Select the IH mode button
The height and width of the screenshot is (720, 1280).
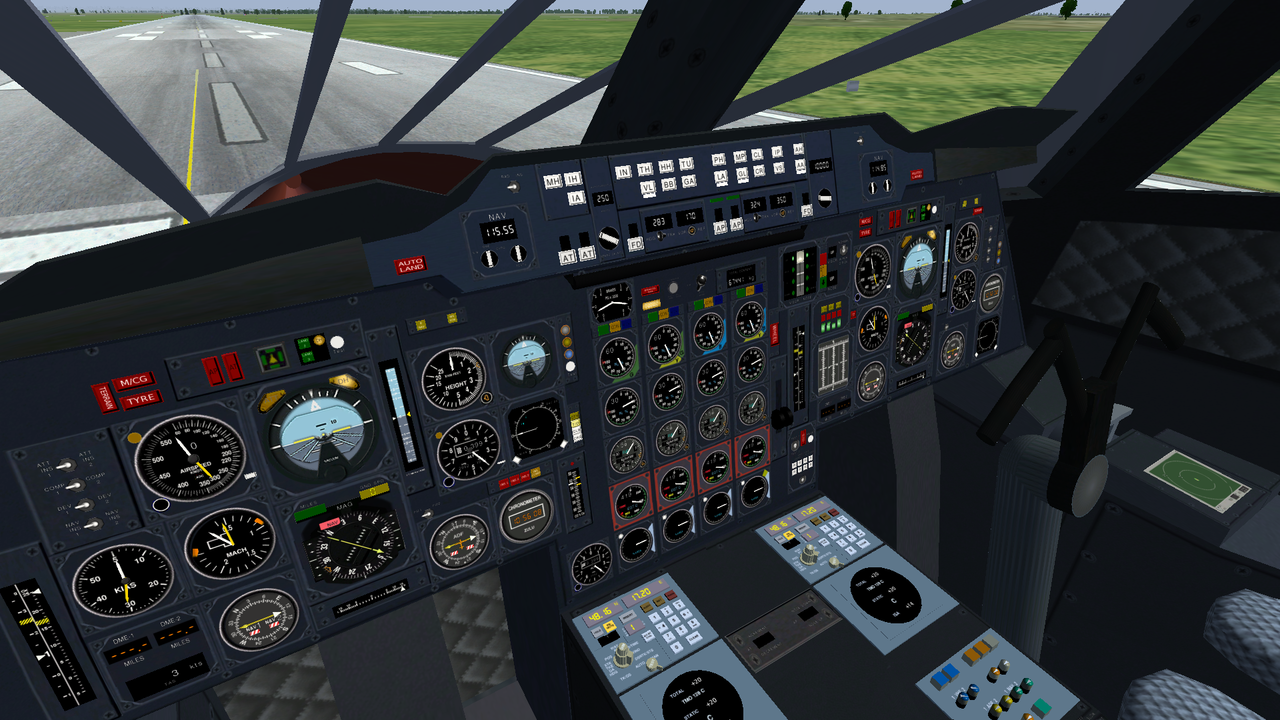click(x=573, y=180)
